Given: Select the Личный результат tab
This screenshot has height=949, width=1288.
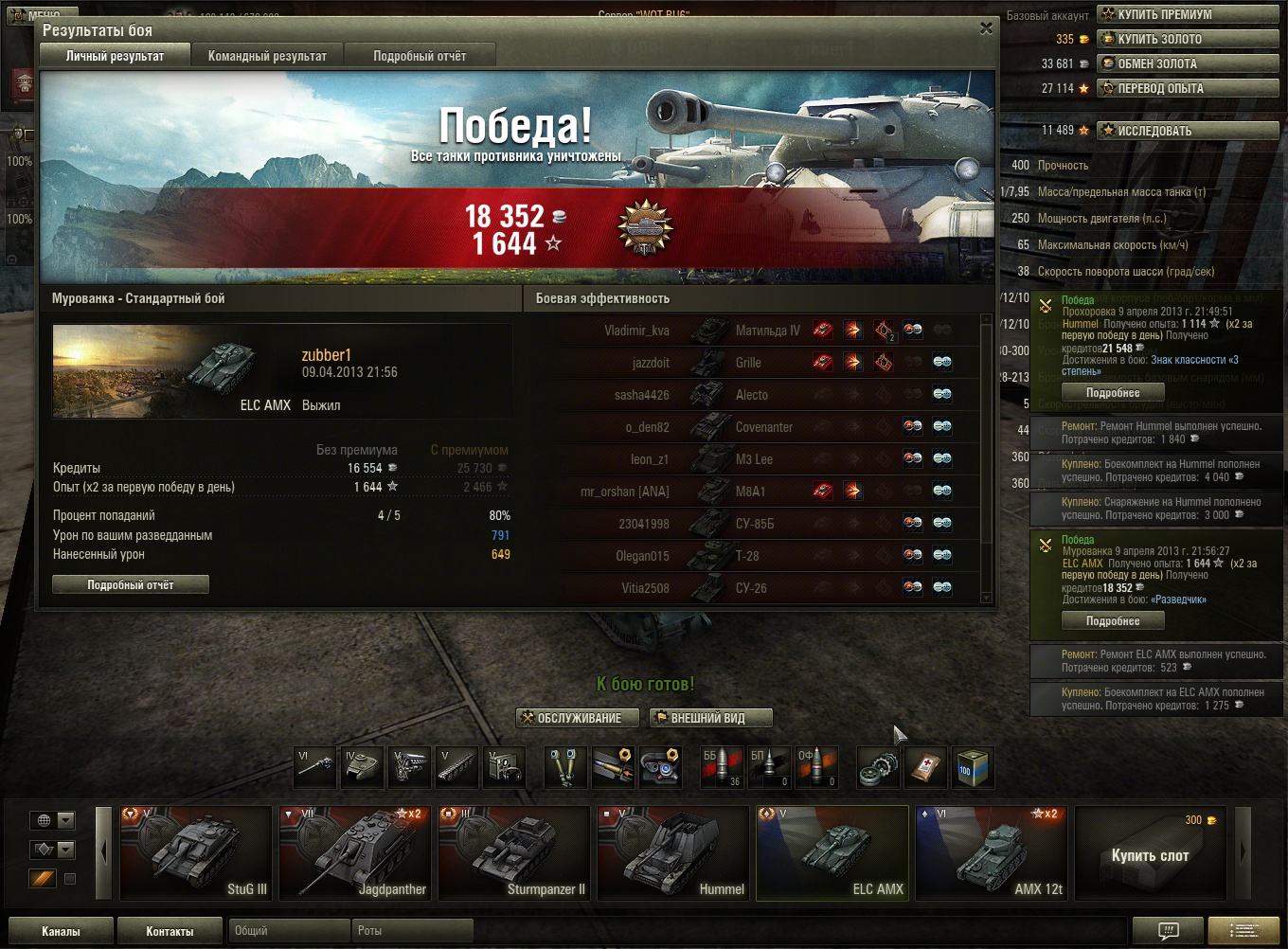Looking at the screenshot, I should click(x=115, y=56).
